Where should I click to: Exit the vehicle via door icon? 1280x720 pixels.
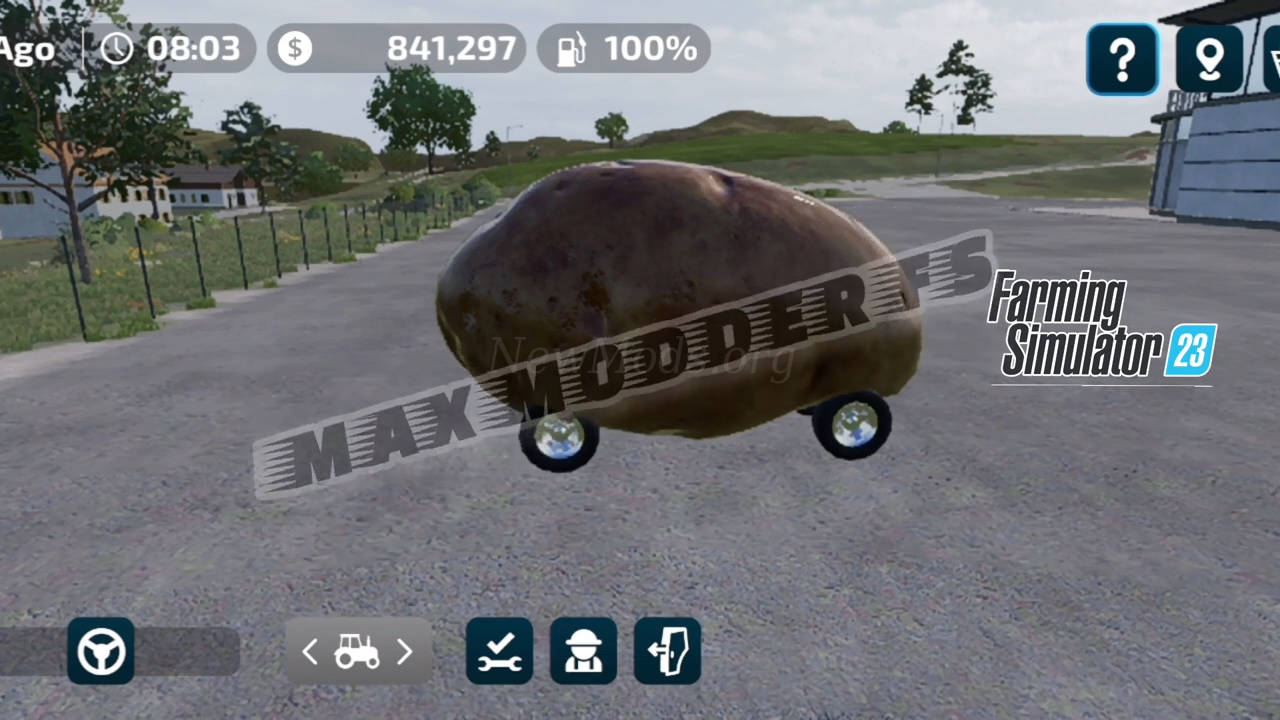[667, 651]
